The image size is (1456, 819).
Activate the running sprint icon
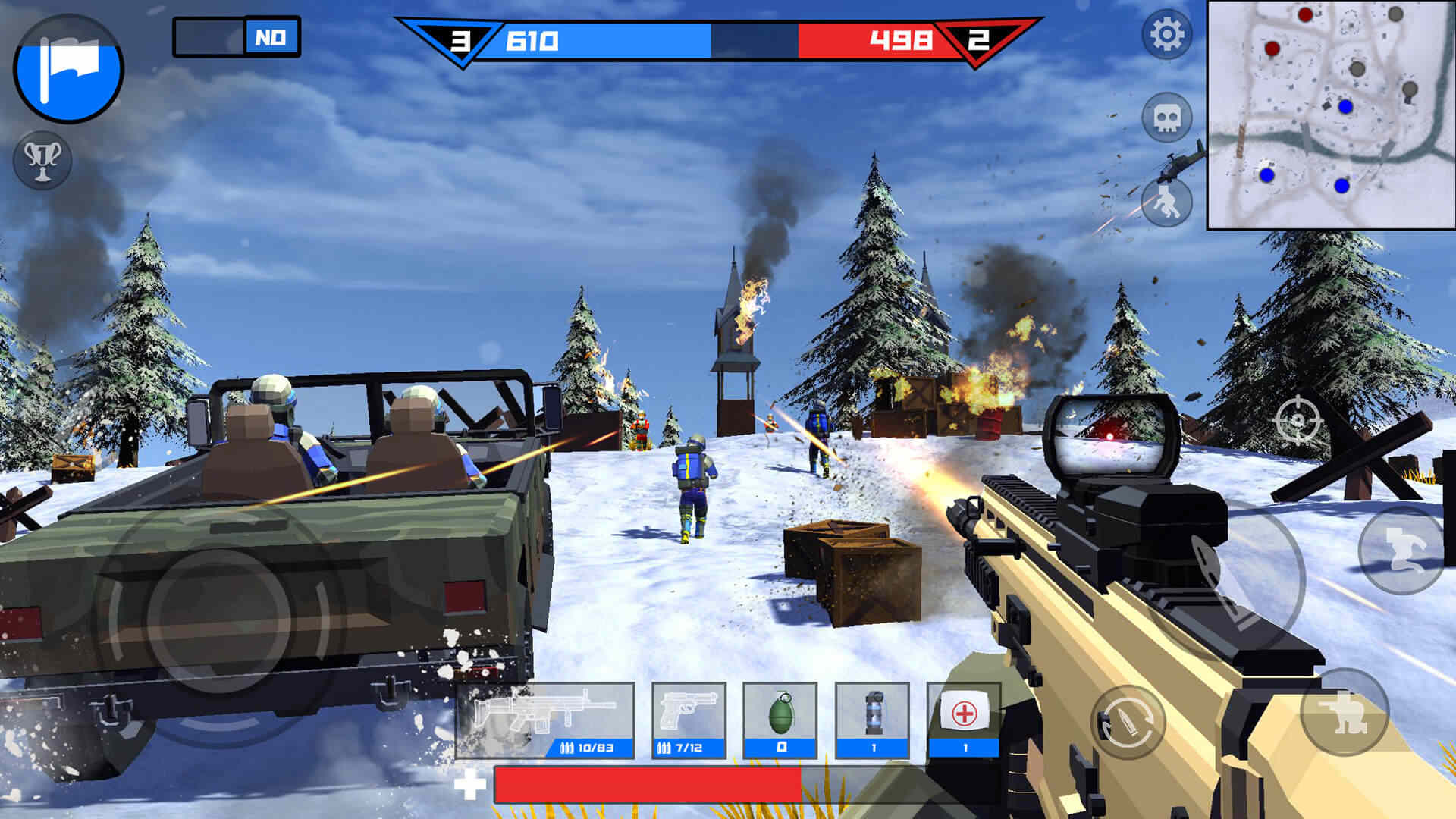(x=1166, y=202)
